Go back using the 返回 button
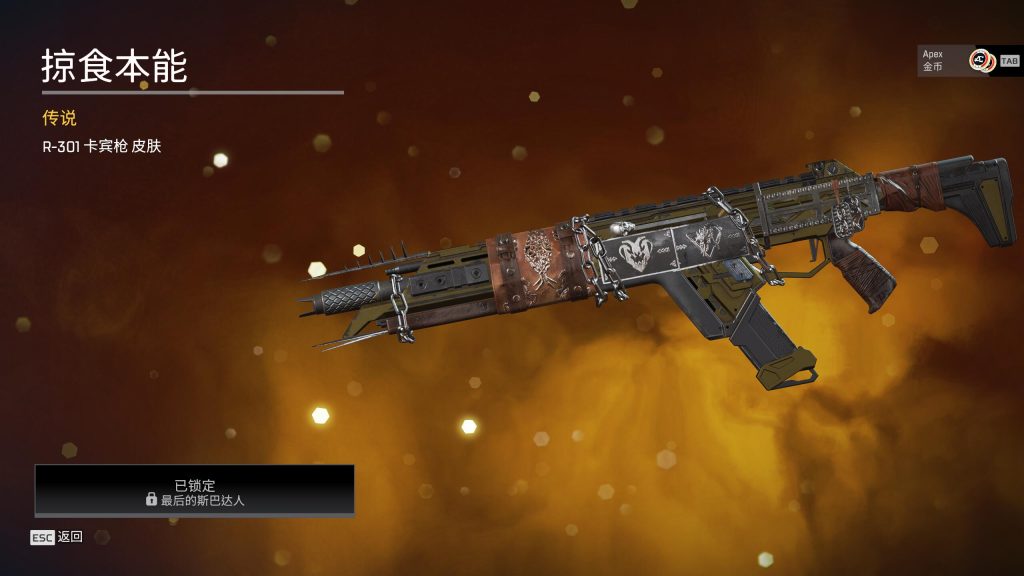 pos(57,537)
